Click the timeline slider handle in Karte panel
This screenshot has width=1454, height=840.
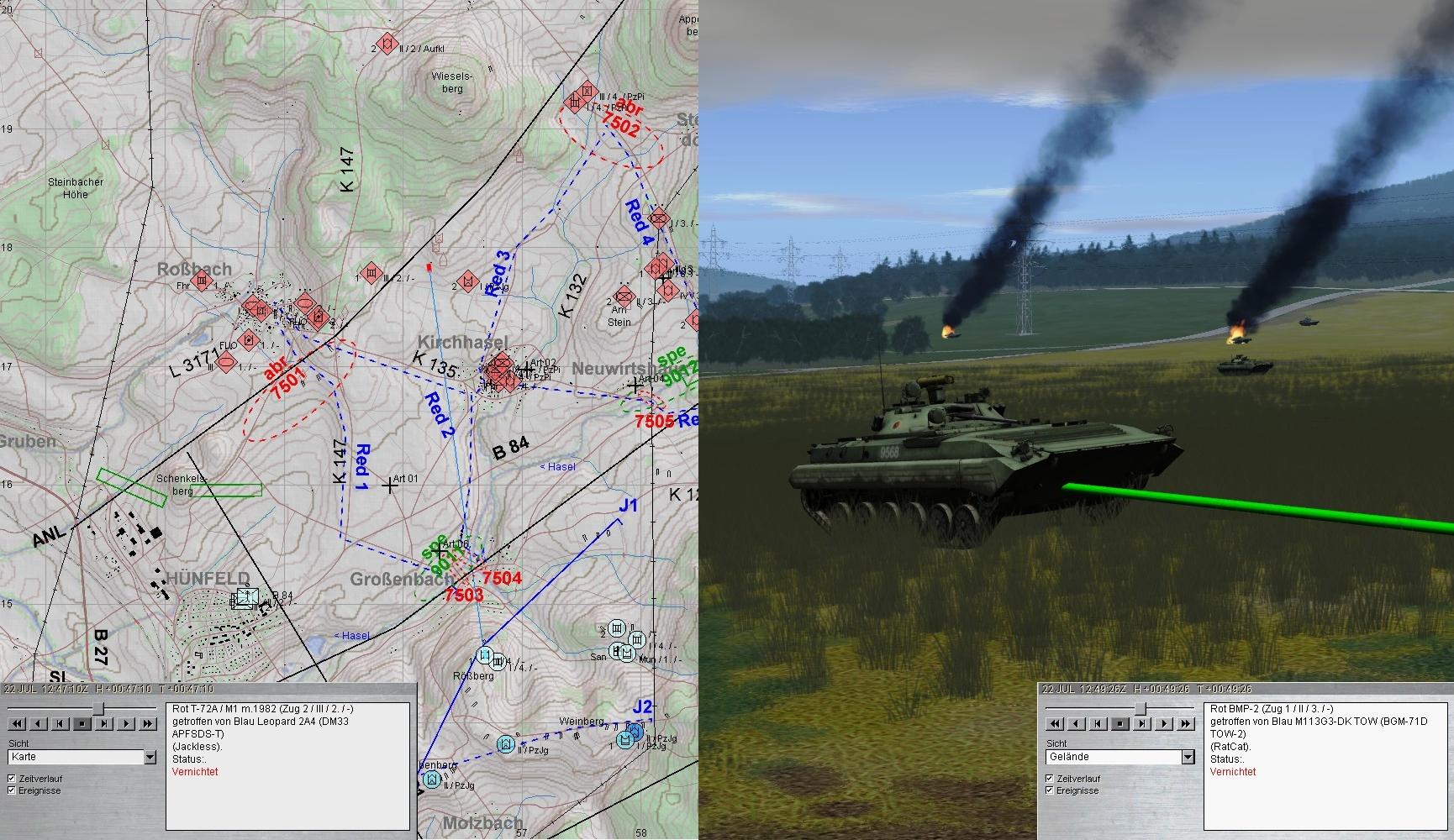click(98, 708)
